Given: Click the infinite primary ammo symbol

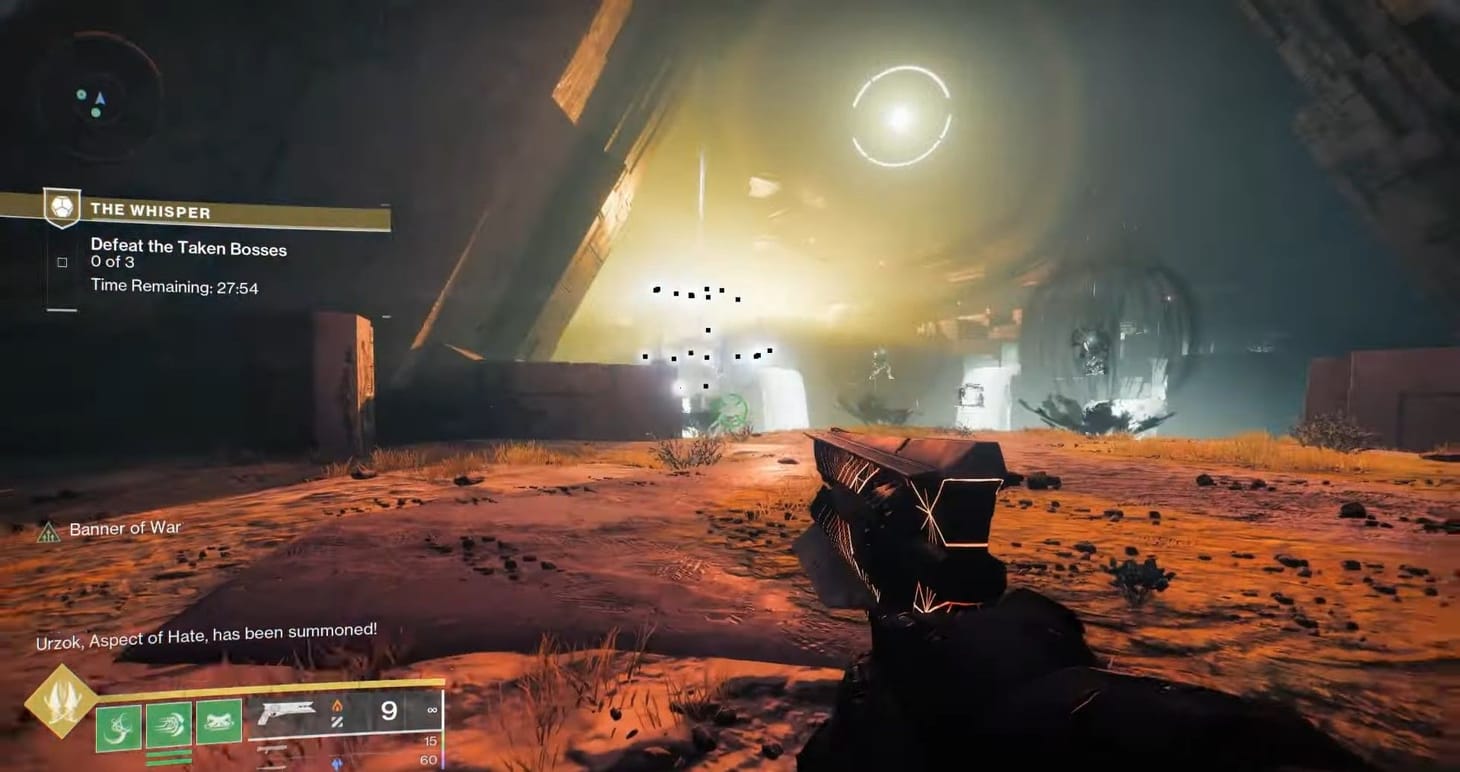Looking at the screenshot, I should [430, 710].
